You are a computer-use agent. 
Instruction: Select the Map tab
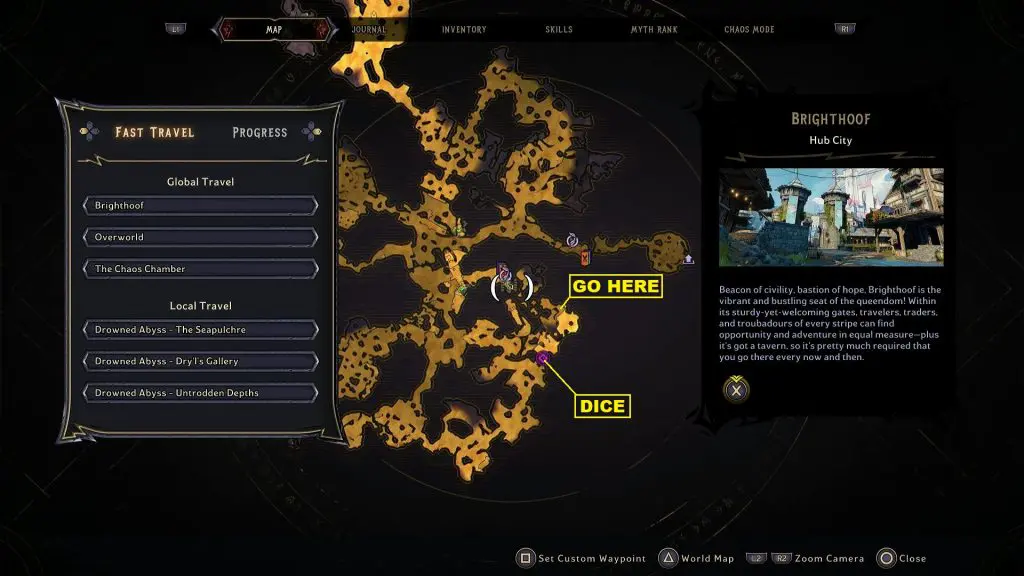pyautogui.click(x=274, y=29)
